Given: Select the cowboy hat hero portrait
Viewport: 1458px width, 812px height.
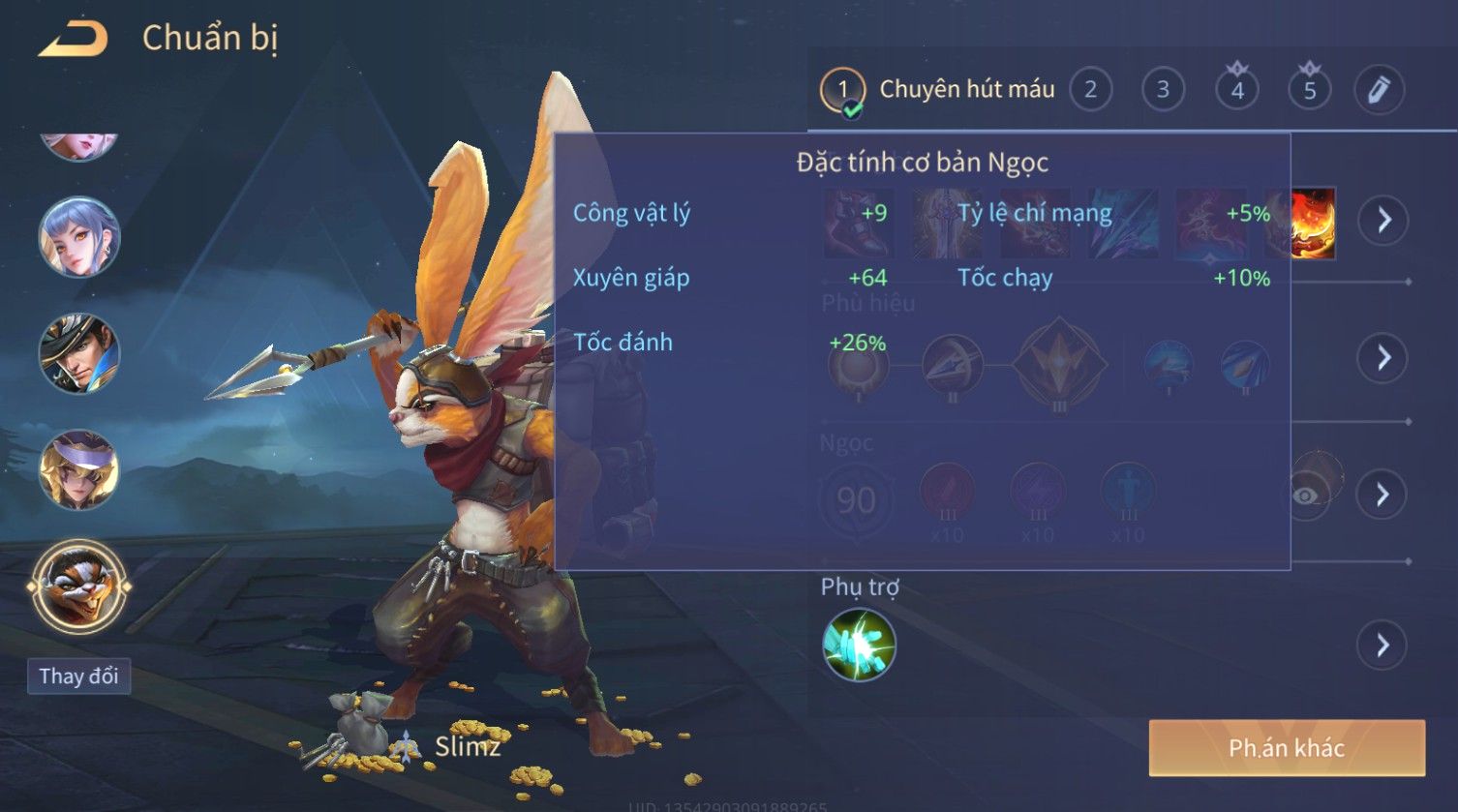Looking at the screenshot, I should coord(79,353).
